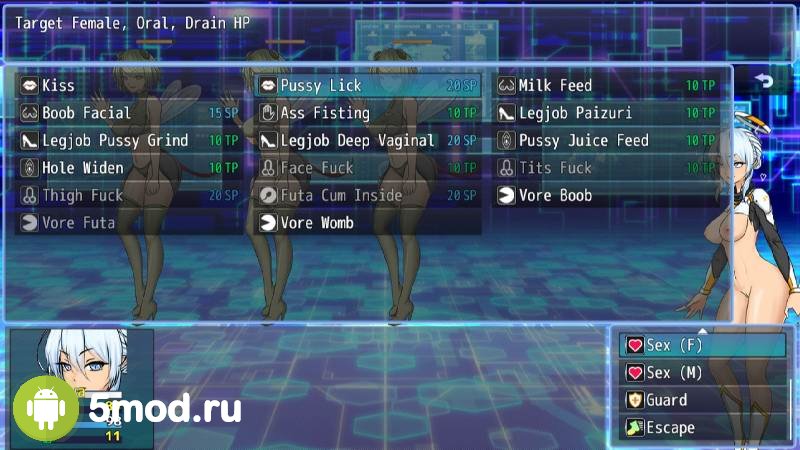Viewport: 800px width, 450px height.
Task: Pick the Hole Widen skill
Action: tap(128, 168)
